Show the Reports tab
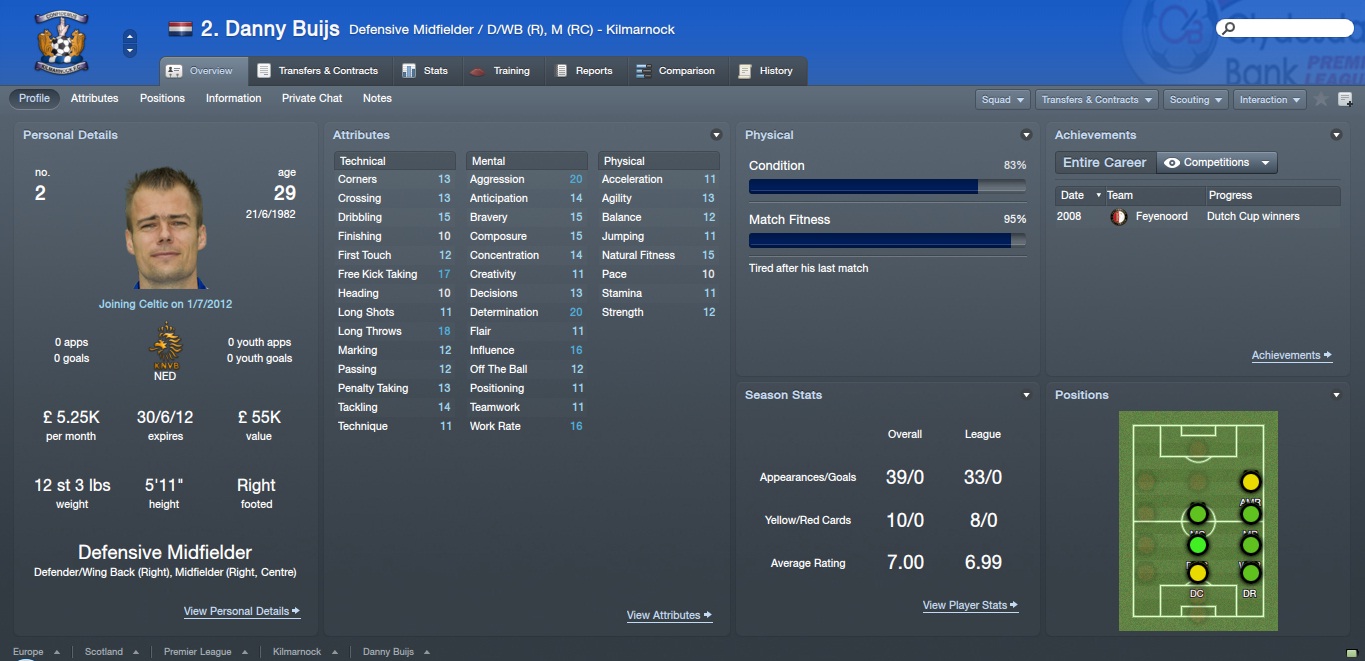The height and width of the screenshot is (661, 1365). point(584,71)
